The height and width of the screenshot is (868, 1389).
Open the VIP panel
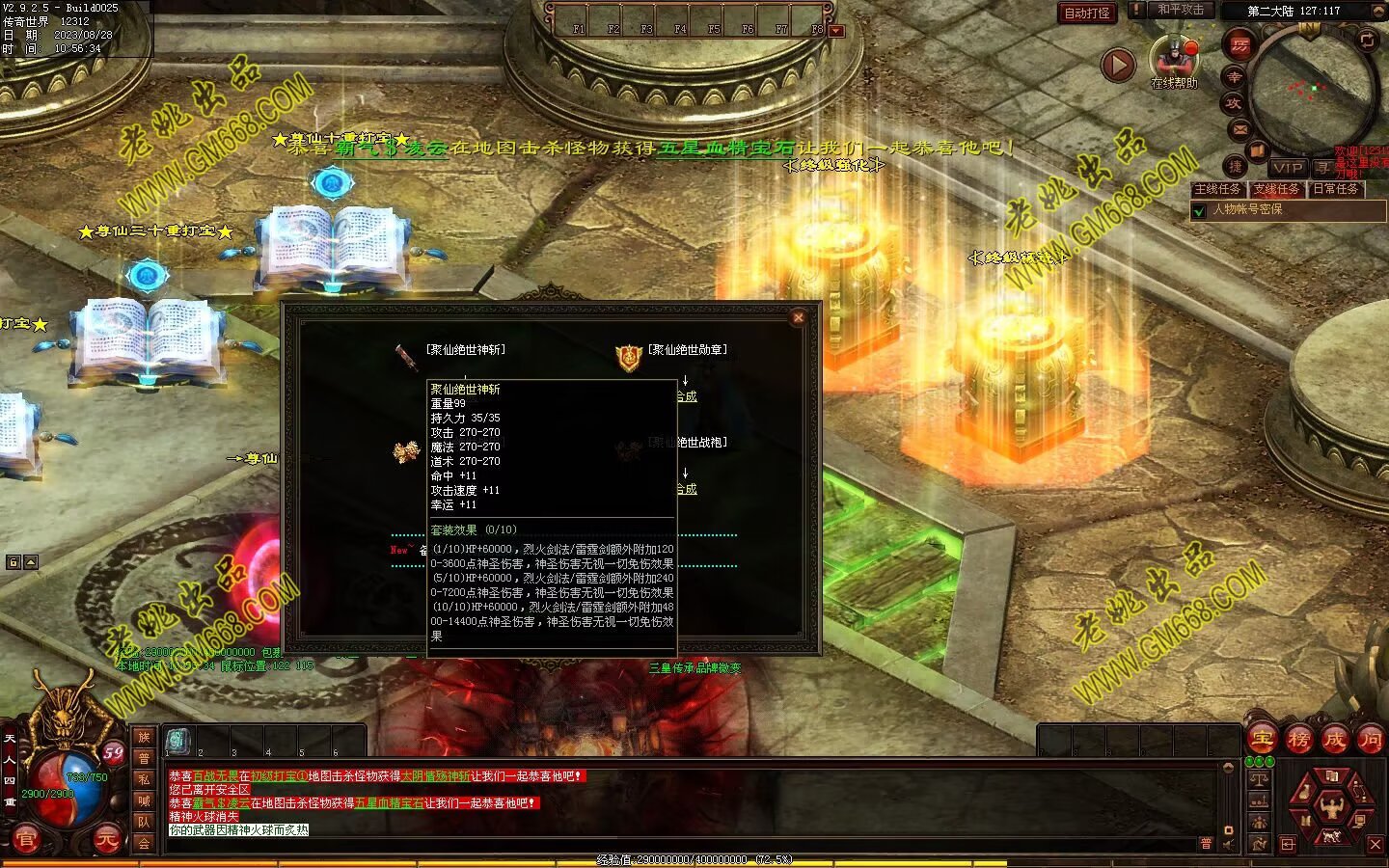pos(1287,168)
